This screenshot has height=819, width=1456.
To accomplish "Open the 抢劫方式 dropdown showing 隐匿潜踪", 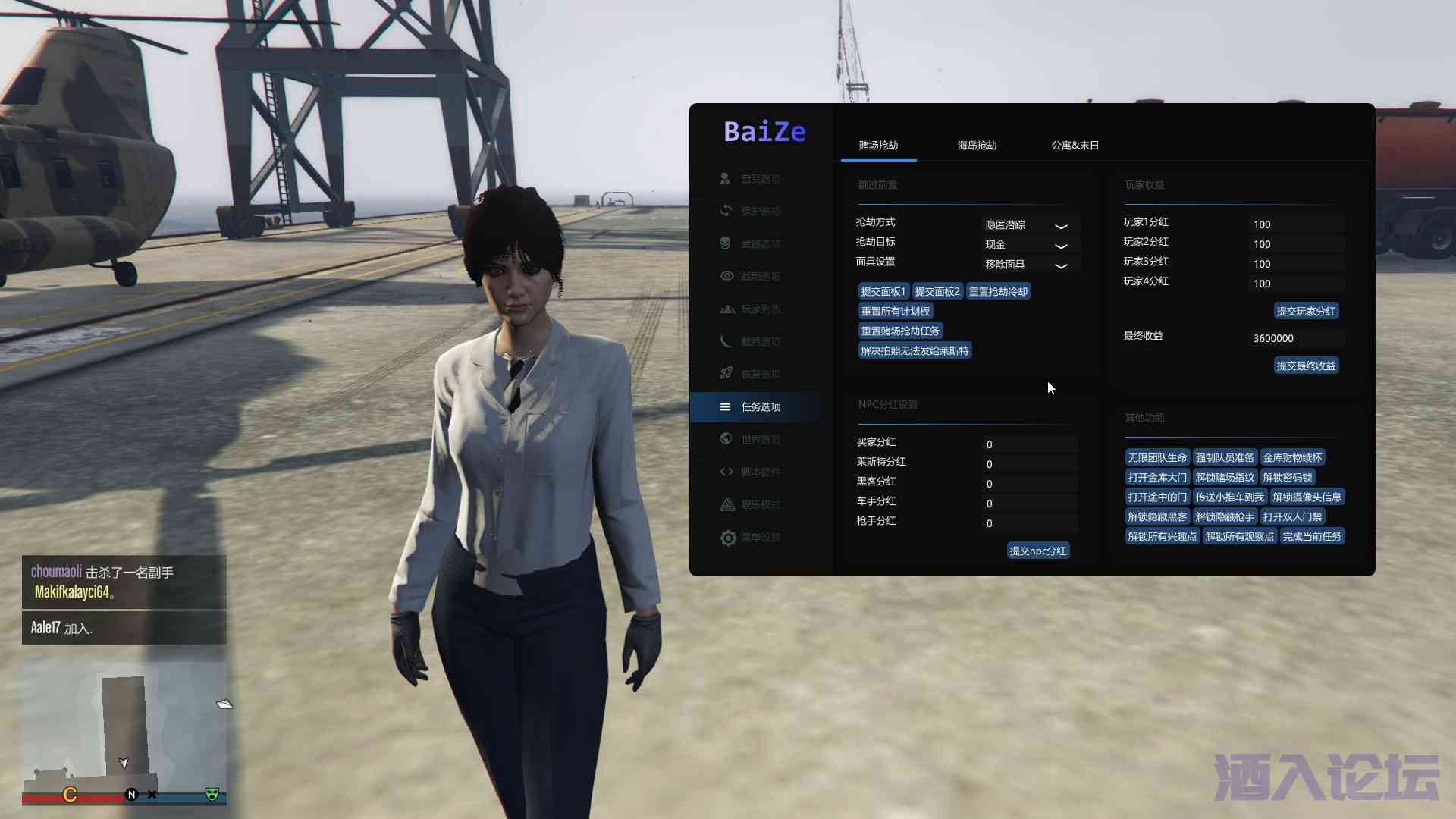I will pyautogui.click(x=1029, y=225).
